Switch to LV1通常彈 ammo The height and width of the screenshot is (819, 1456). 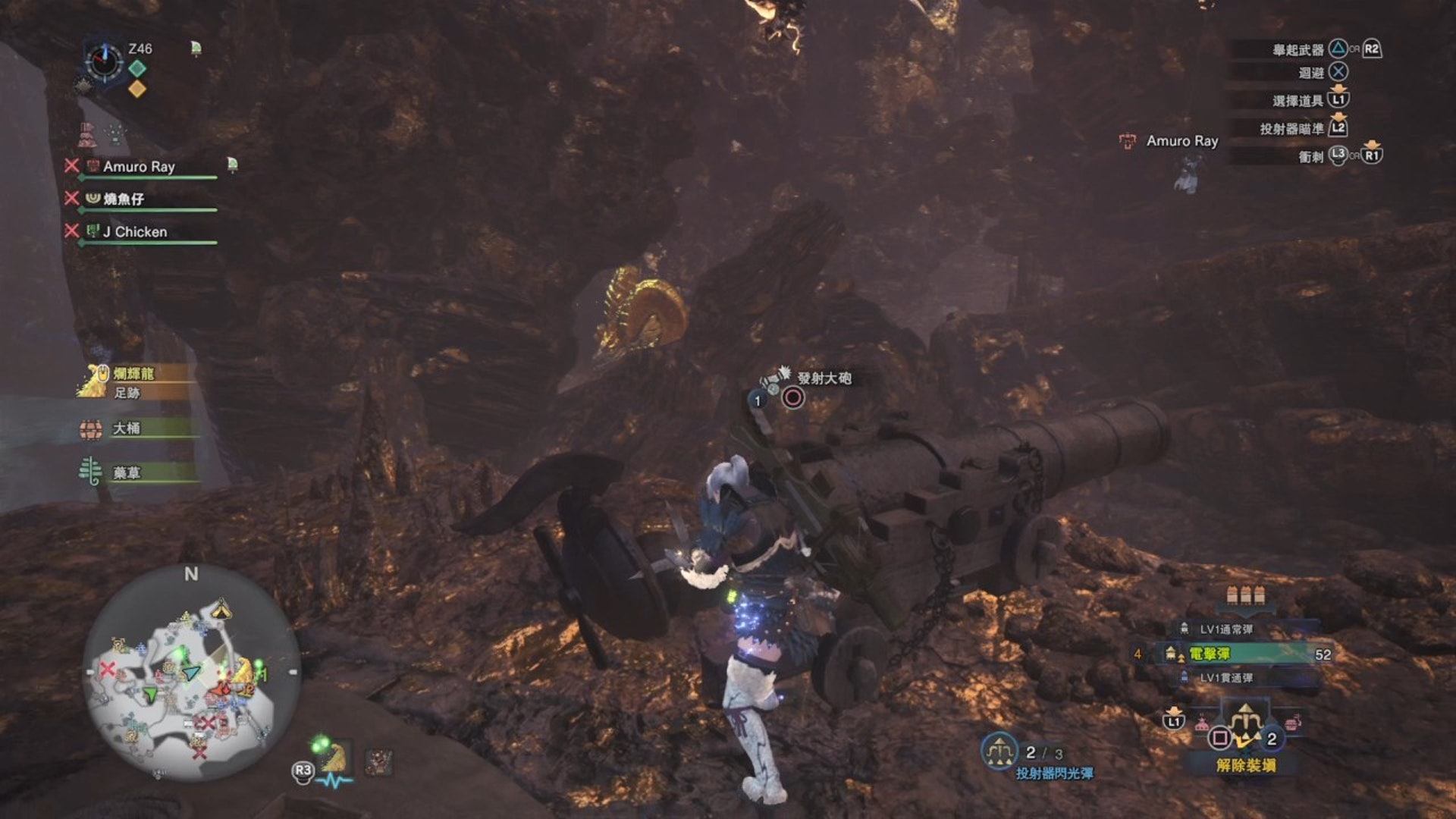[1225, 629]
